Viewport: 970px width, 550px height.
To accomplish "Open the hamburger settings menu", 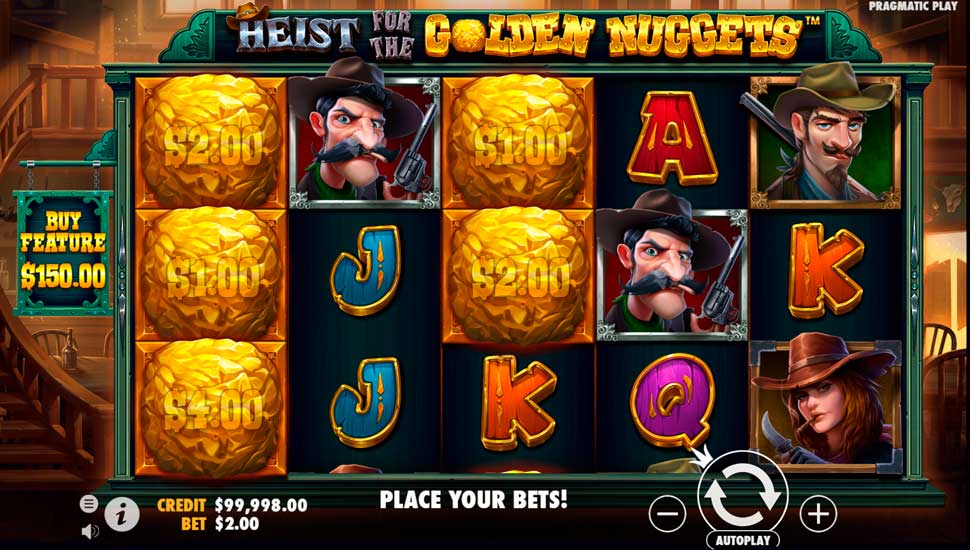I will point(88,504).
